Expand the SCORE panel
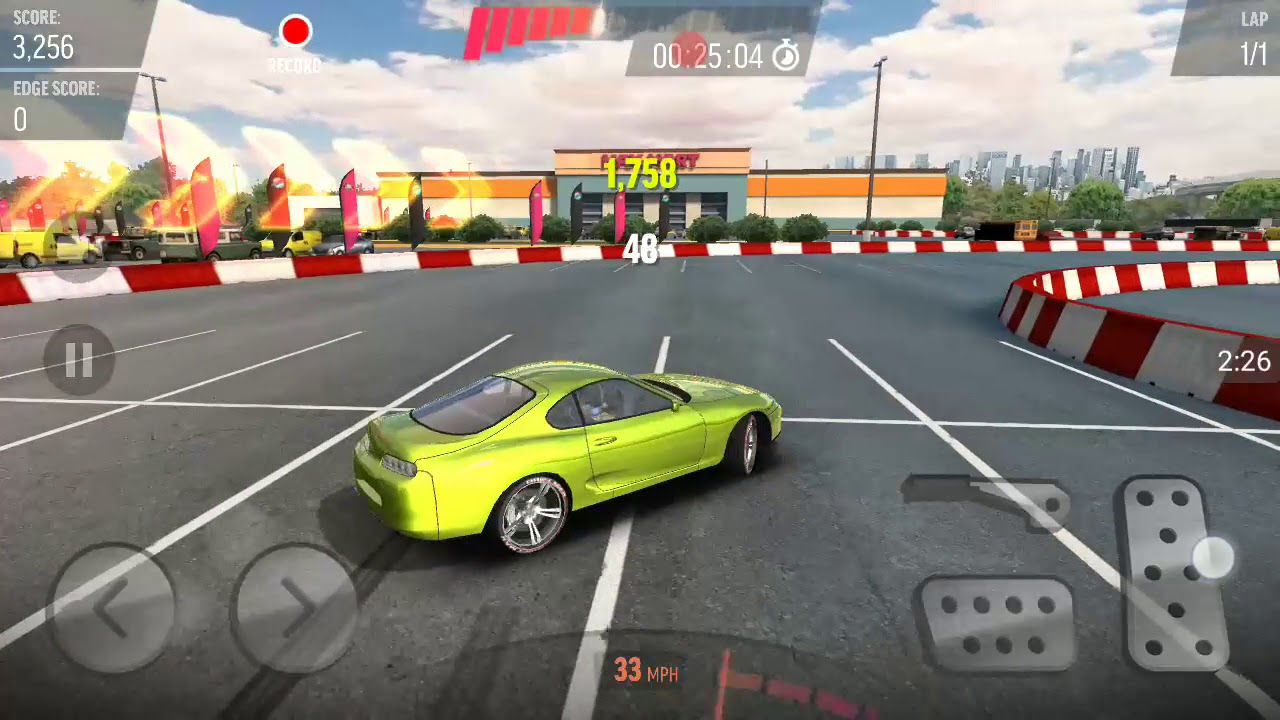1280x720 pixels. click(45, 30)
